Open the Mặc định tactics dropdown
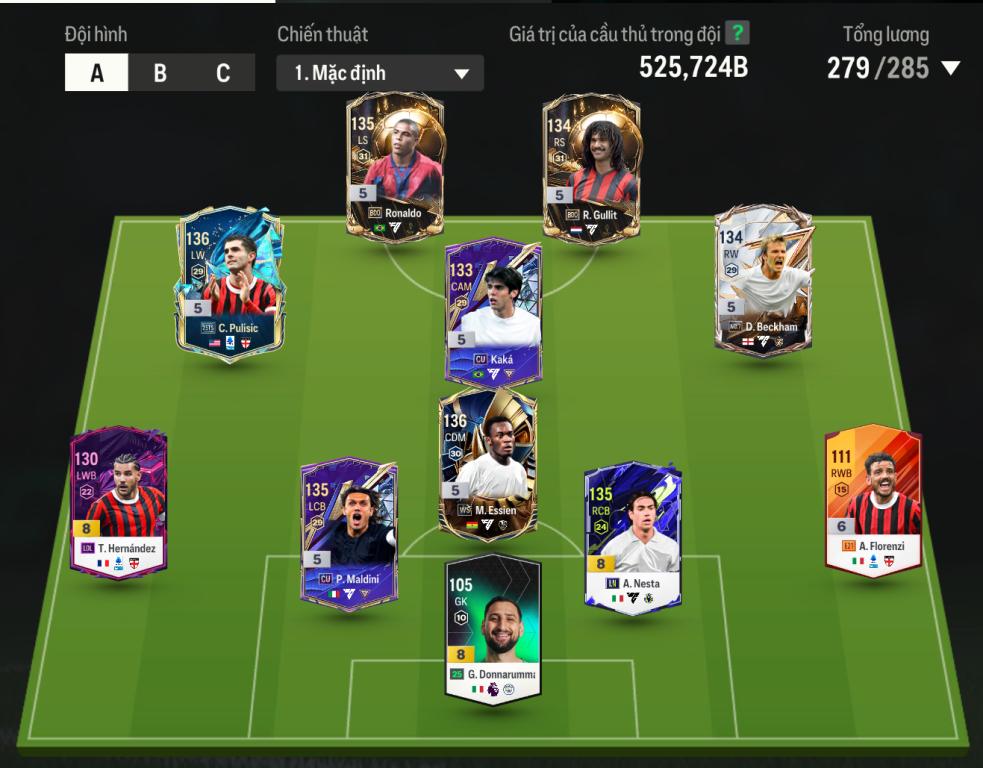 click(x=380, y=73)
